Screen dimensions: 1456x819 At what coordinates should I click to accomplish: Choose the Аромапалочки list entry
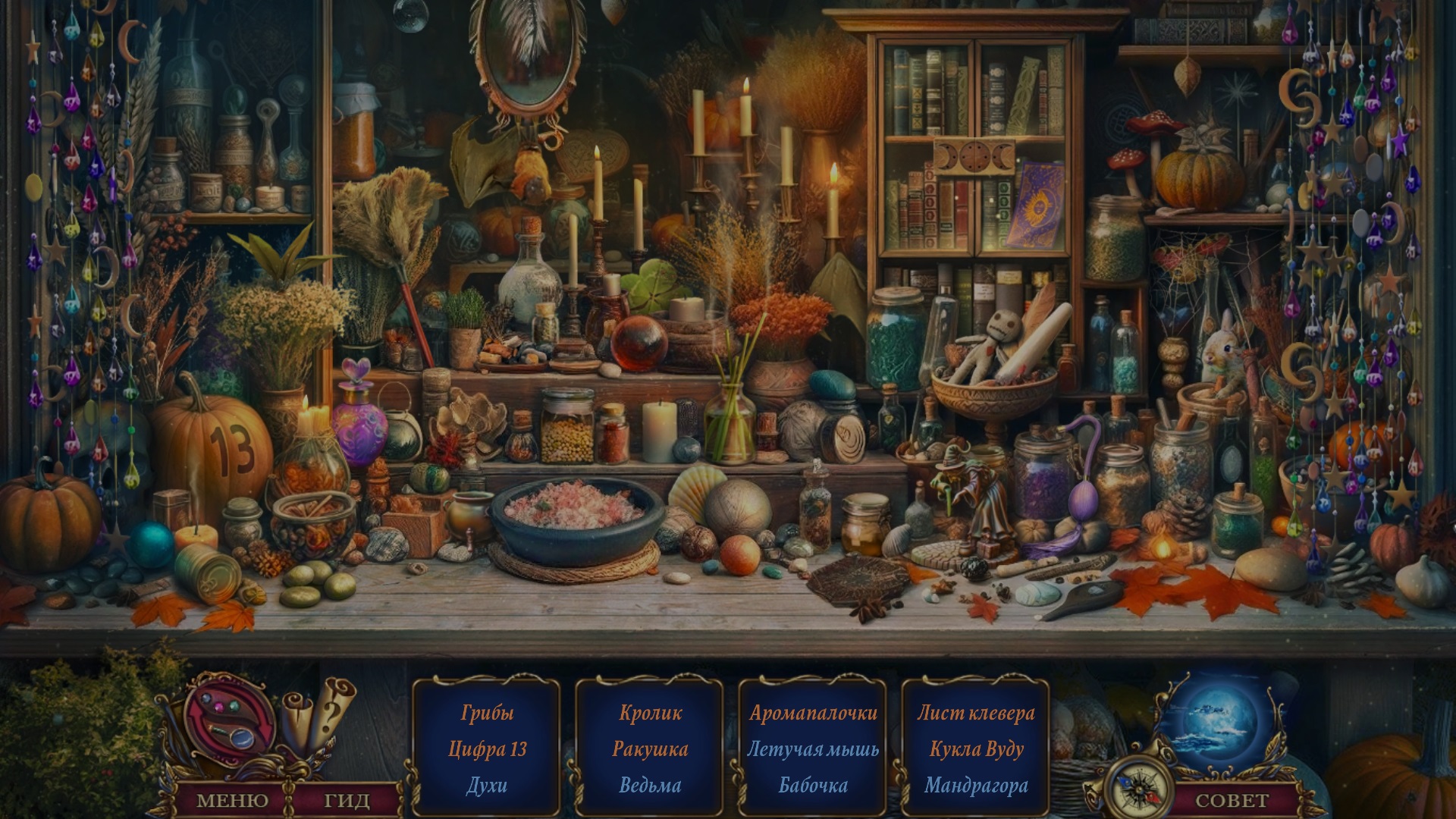tap(813, 713)
